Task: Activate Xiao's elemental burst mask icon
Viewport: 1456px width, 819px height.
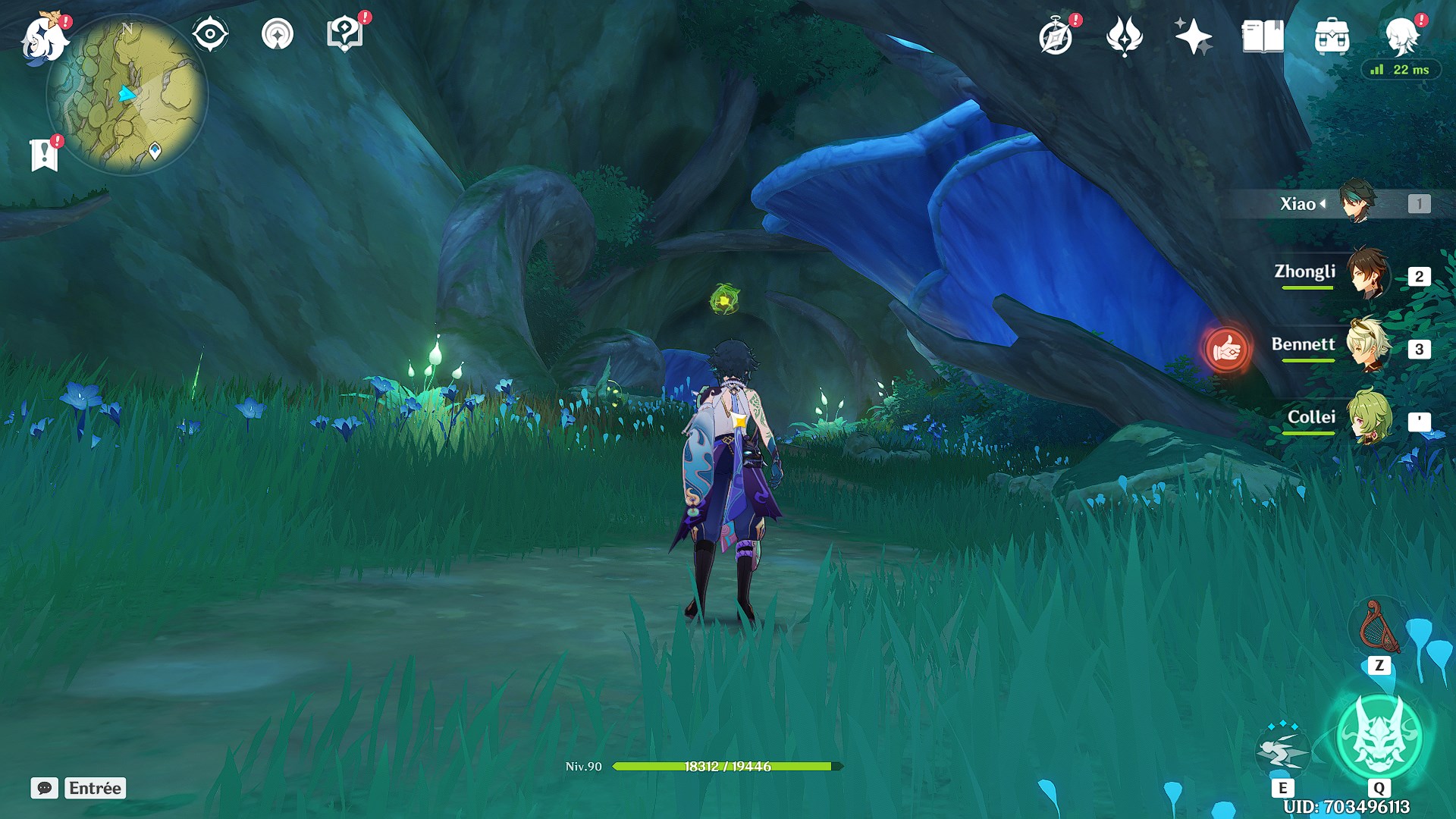Action: (1379, 736)
